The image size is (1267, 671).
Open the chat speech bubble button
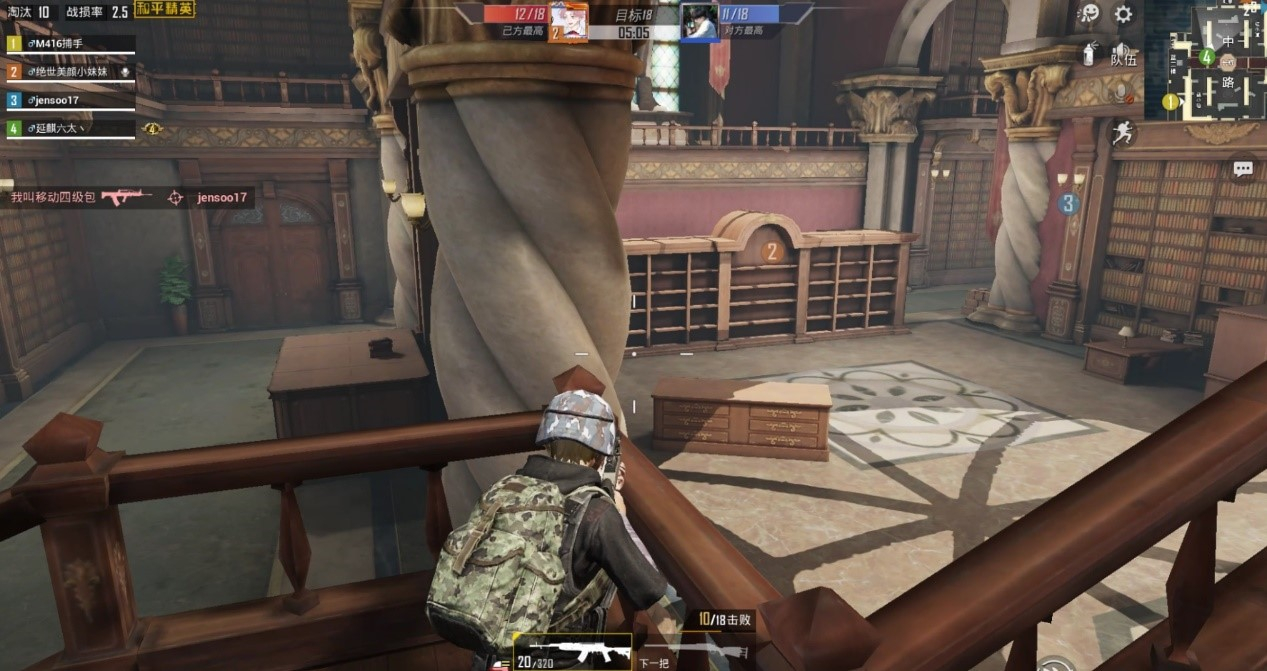[x=1243, y=169]
